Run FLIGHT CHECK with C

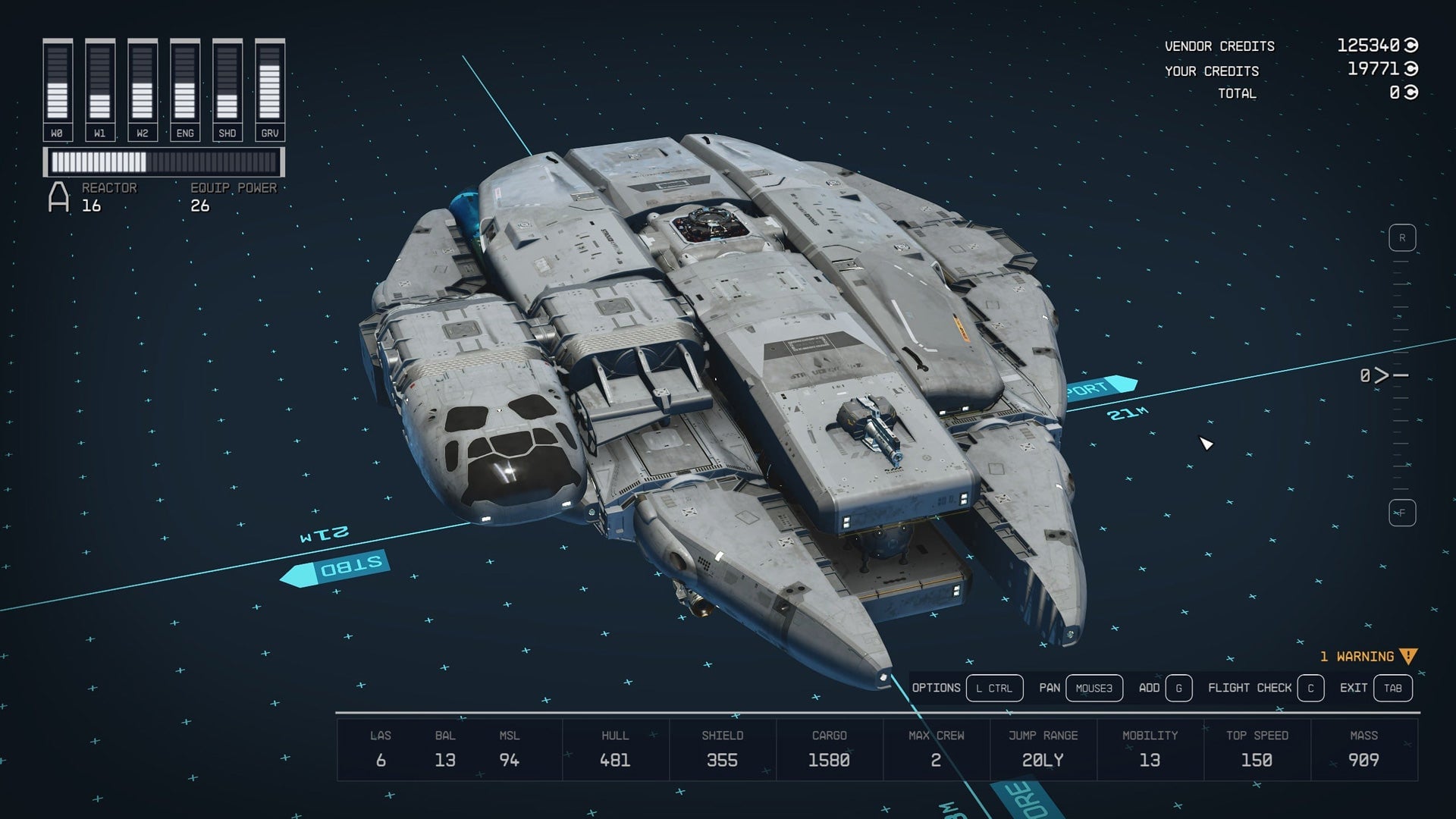click(x=1310, y=688)
